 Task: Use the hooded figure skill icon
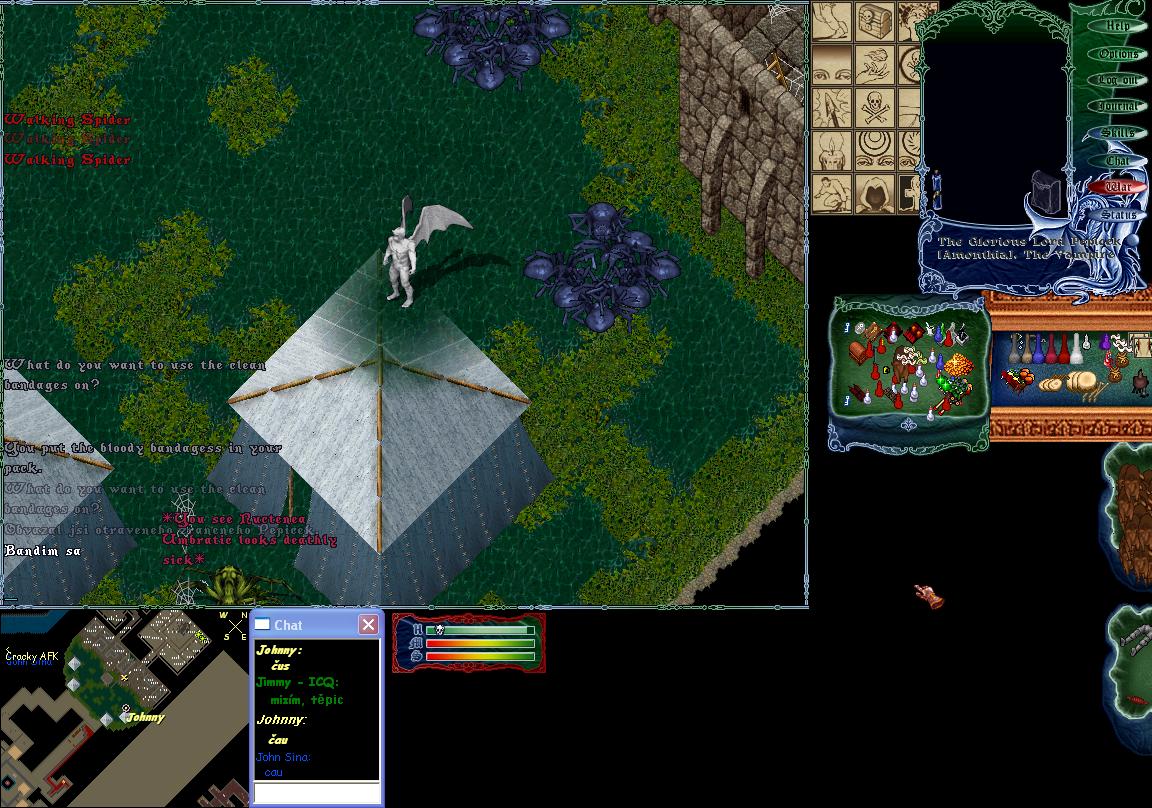tap(875, 193)
